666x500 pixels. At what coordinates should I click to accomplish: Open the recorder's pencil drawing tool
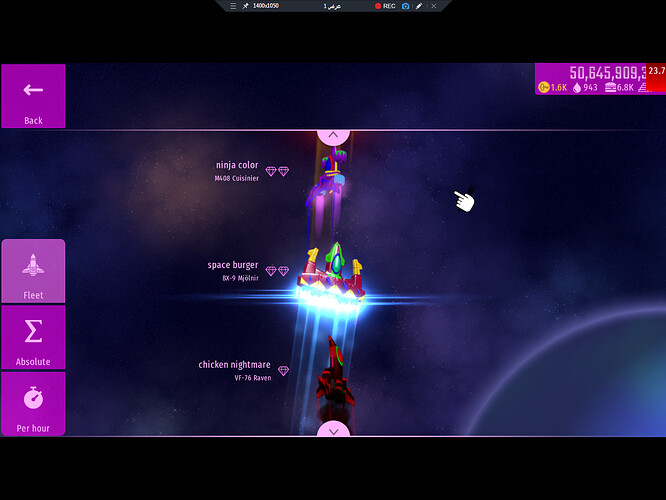tap(419, 6)
